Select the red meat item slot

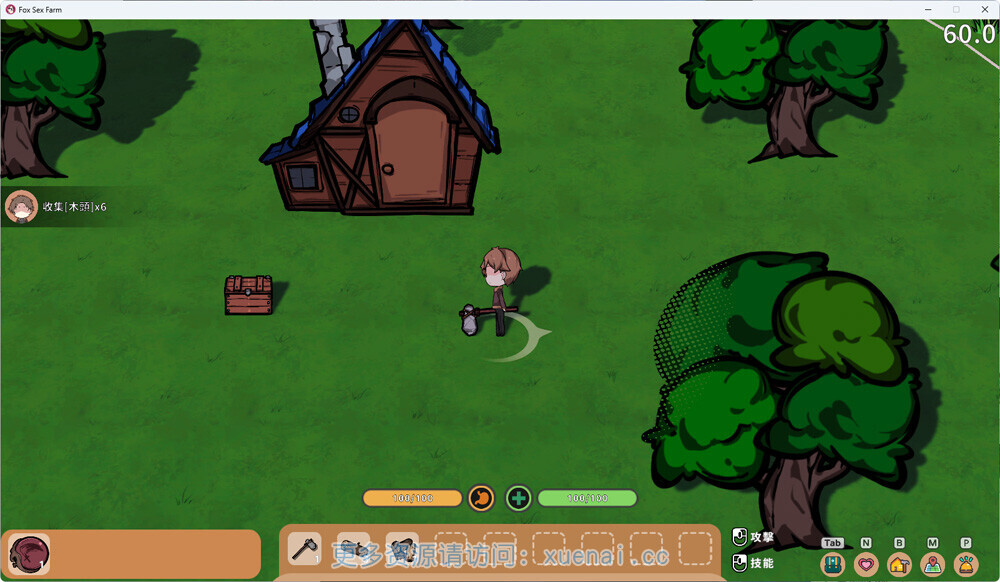(29, 553)
